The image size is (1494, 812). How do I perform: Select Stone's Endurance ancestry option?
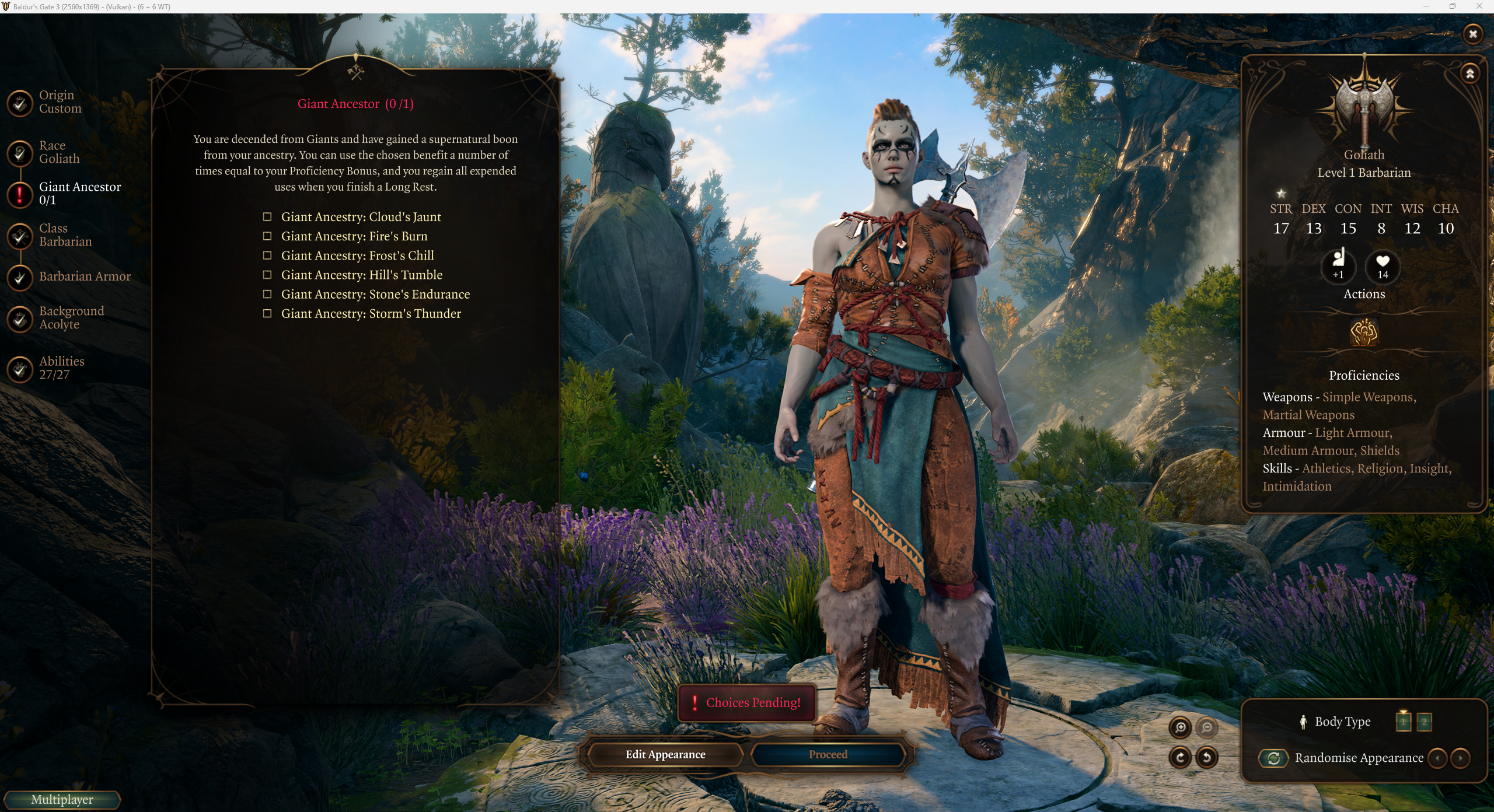coord(267,294)
